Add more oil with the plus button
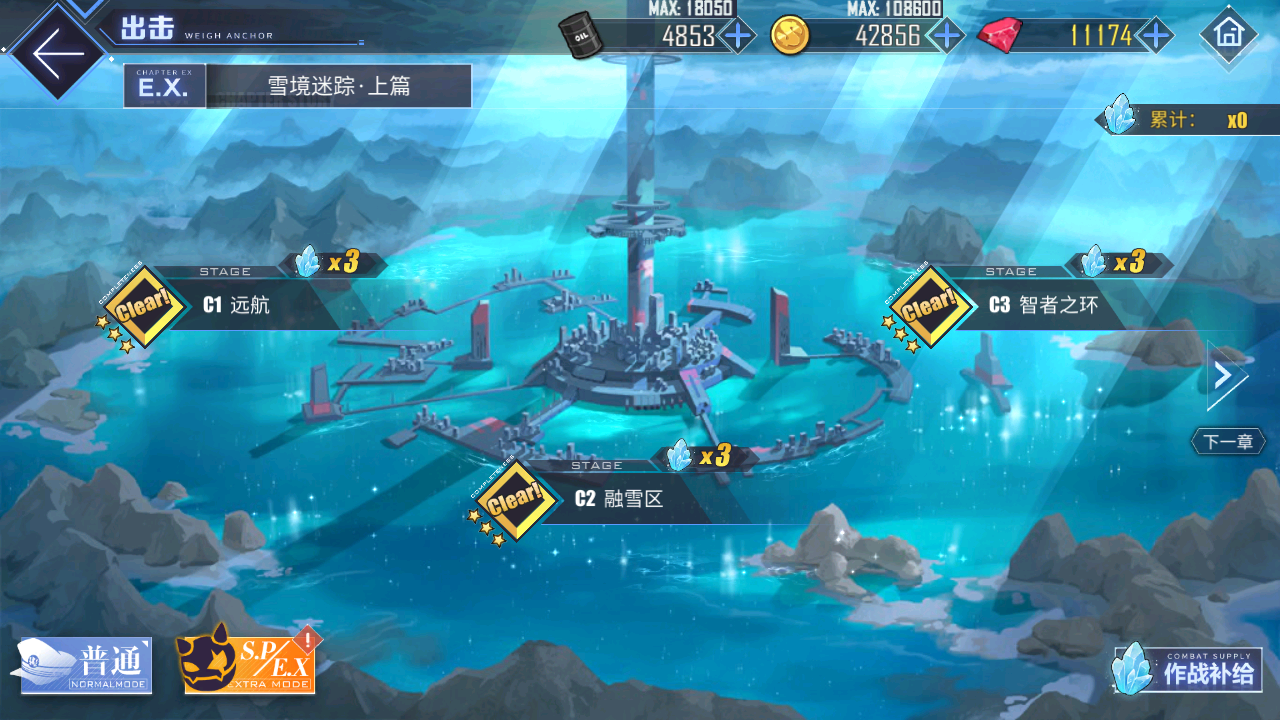The image size is (1280, 720). [738, 36]
